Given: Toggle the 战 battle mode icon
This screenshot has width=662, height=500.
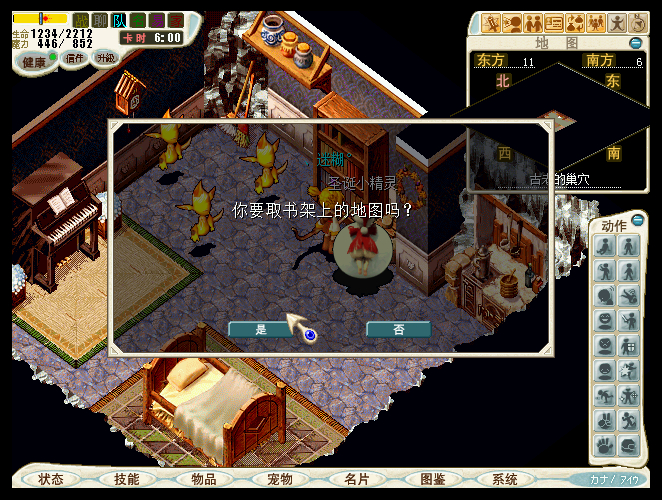Looking at the screenshot, I should (81, 20).
